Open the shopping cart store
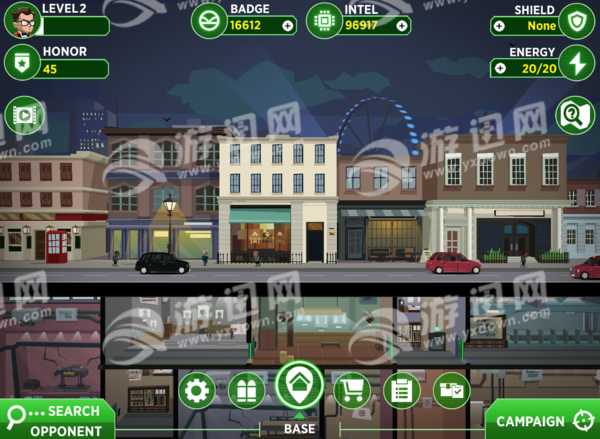 click(x=351, y=390)
